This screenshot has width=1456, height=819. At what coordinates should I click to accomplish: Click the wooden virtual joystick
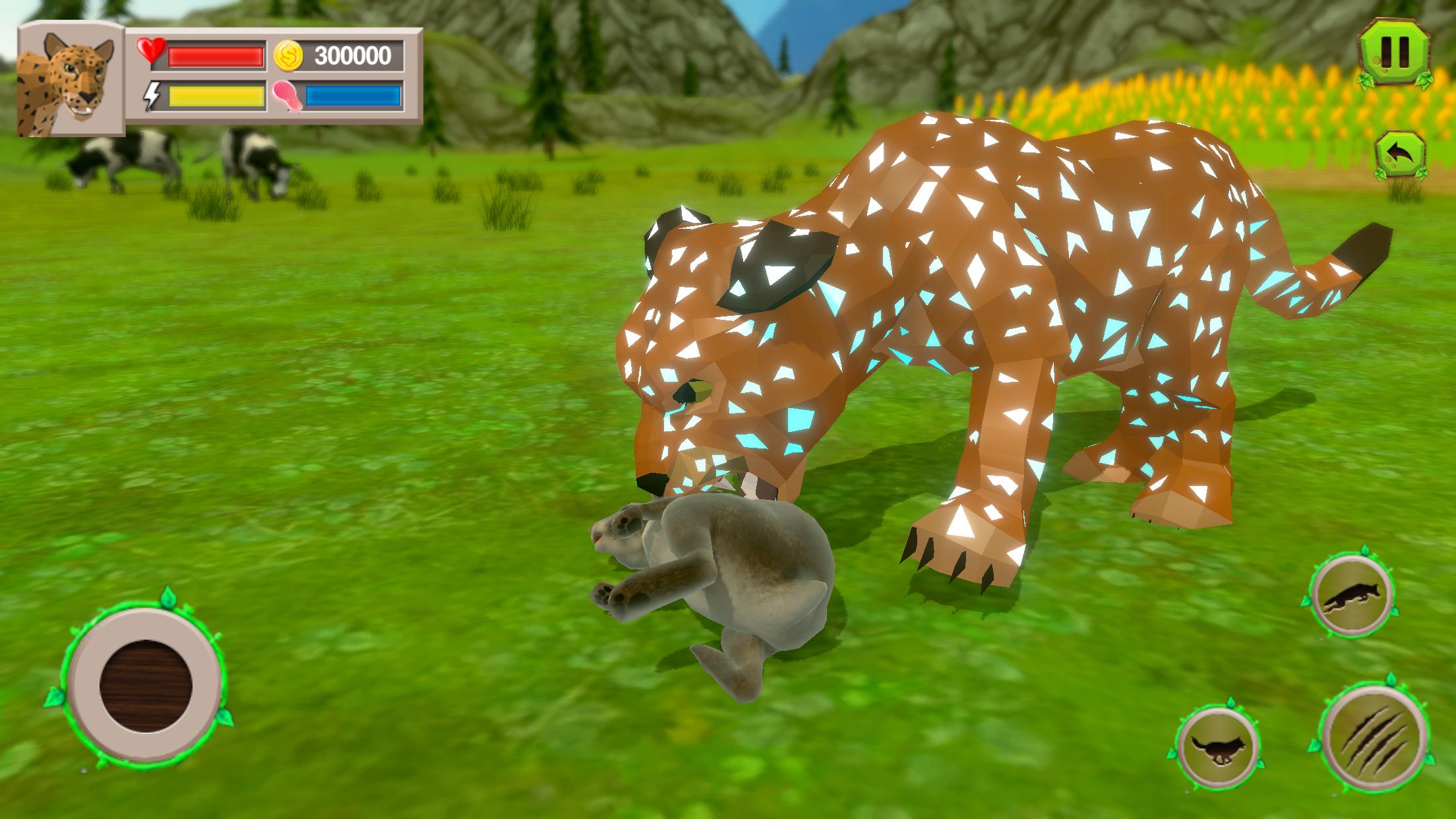click(x=145, y=685)
